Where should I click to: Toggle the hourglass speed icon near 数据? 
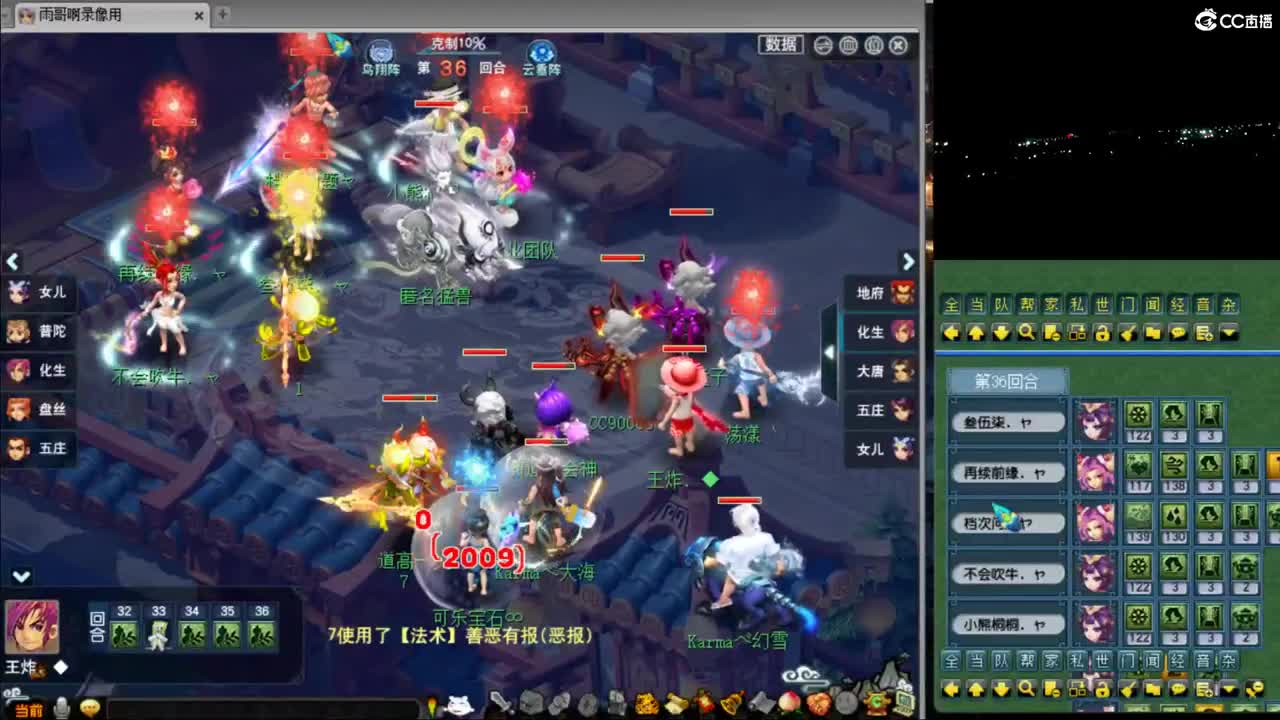pyautogui.click(x=822, y=45)
